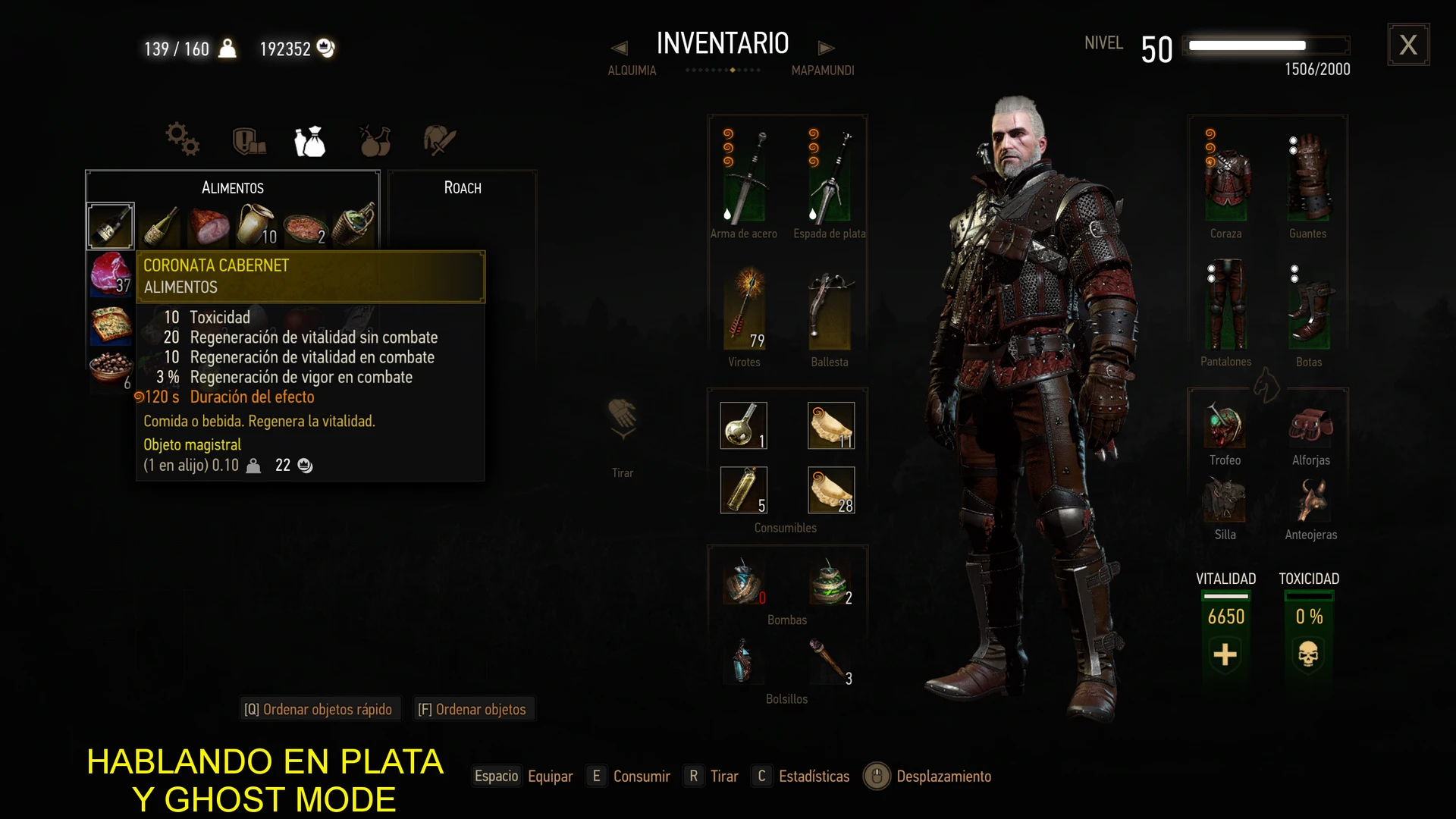The height and width of the screenshot is (819, 1456).
Task: Switch to the food and bag inventory tab
Action: pyautogui.click(x=310, y=141)
